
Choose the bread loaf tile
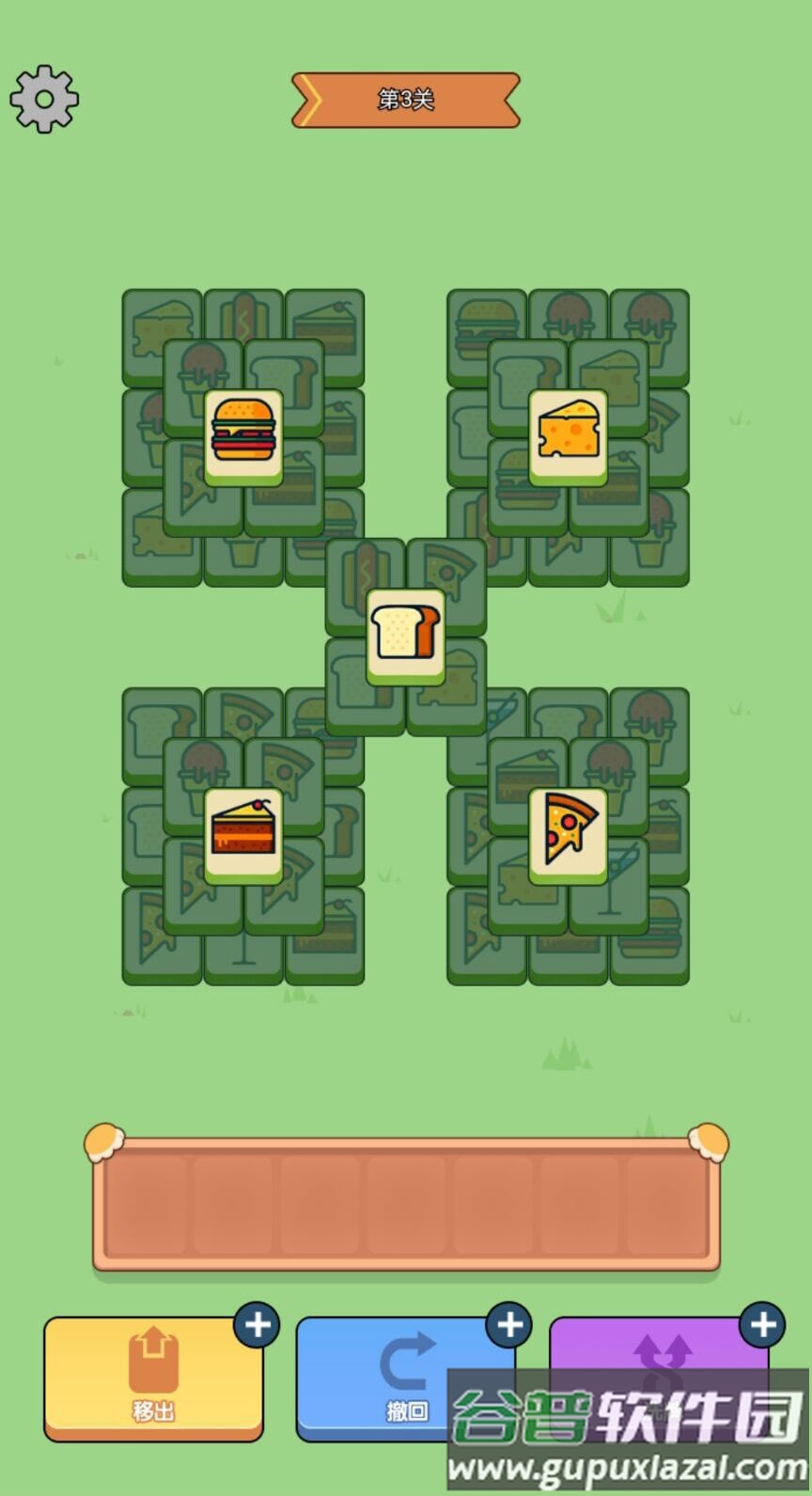(x=405, y=633)
